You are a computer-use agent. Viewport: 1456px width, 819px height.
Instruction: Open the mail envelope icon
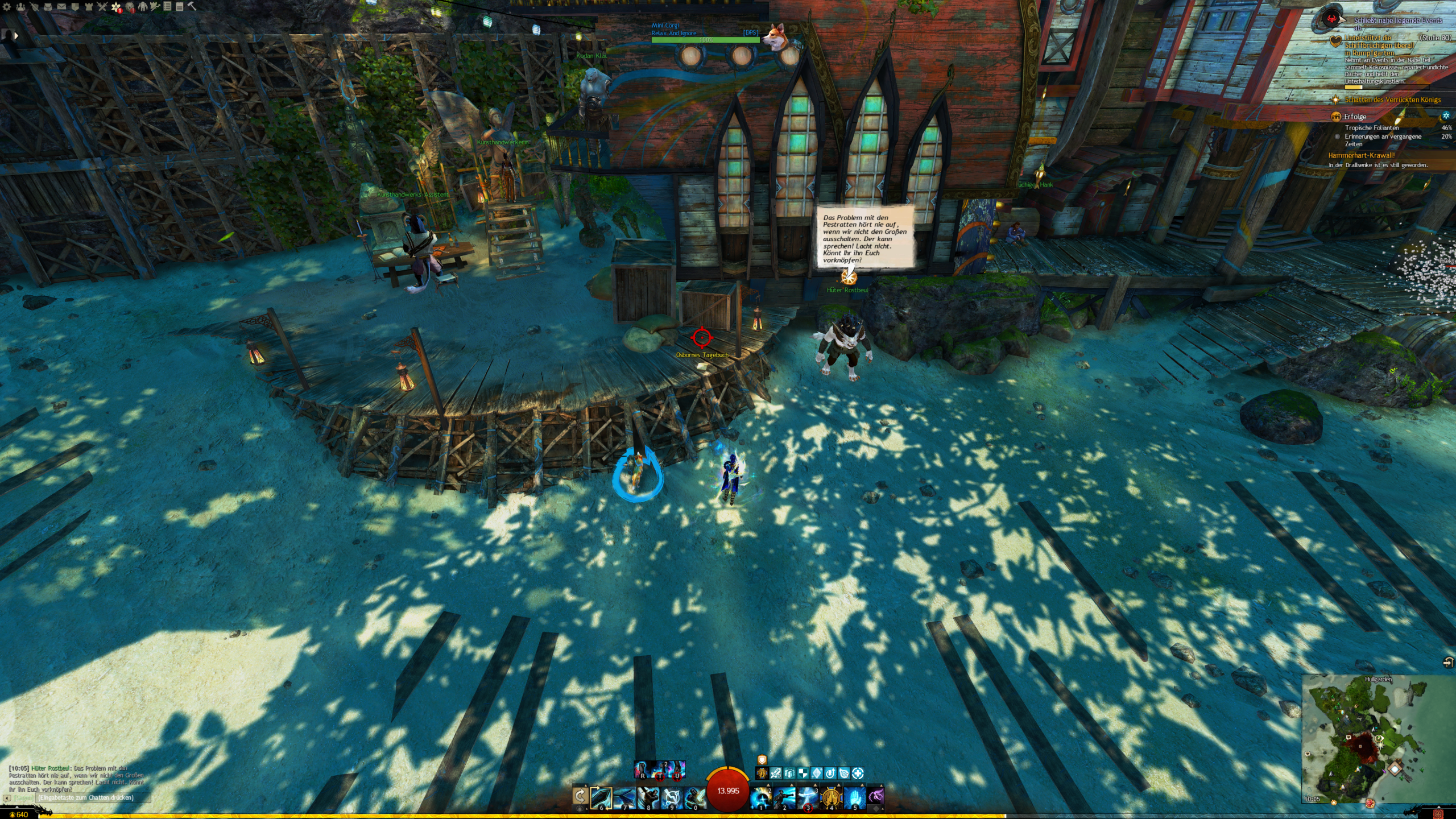[x=61, y=7]
